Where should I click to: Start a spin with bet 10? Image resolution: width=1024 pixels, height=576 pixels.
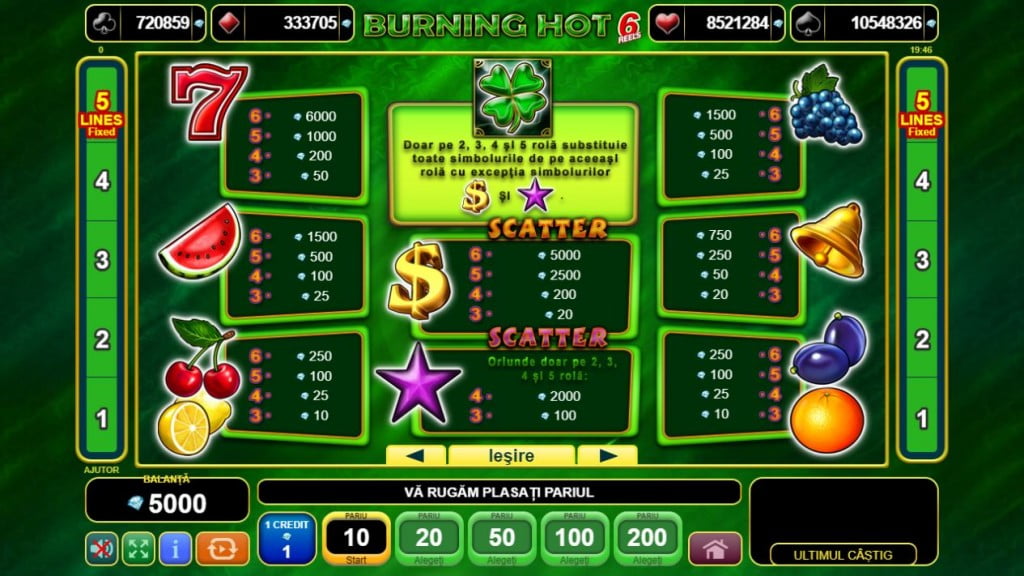point(357,539)
